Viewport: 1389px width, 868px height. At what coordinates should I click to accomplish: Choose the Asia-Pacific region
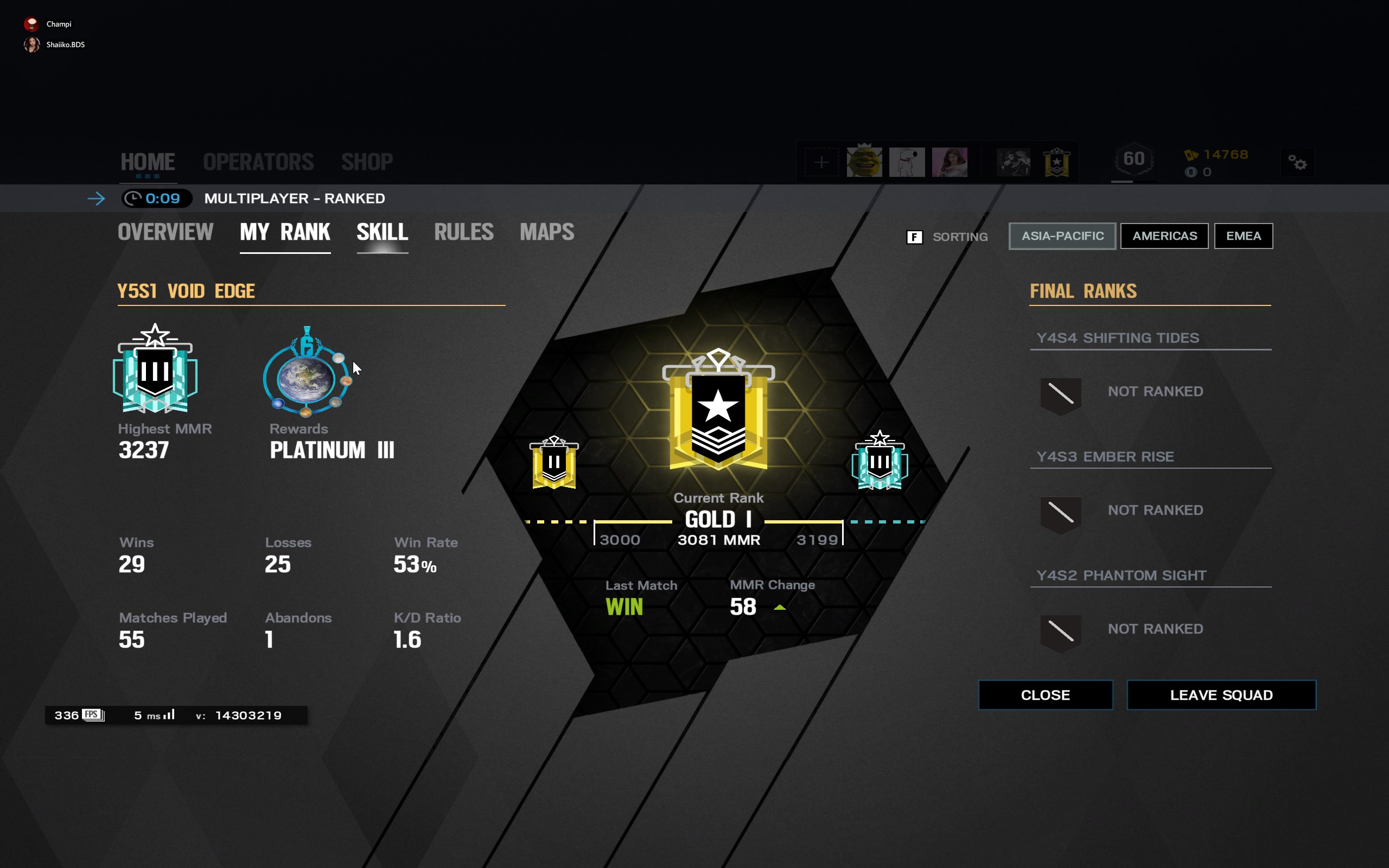(x=1062, y=236)
